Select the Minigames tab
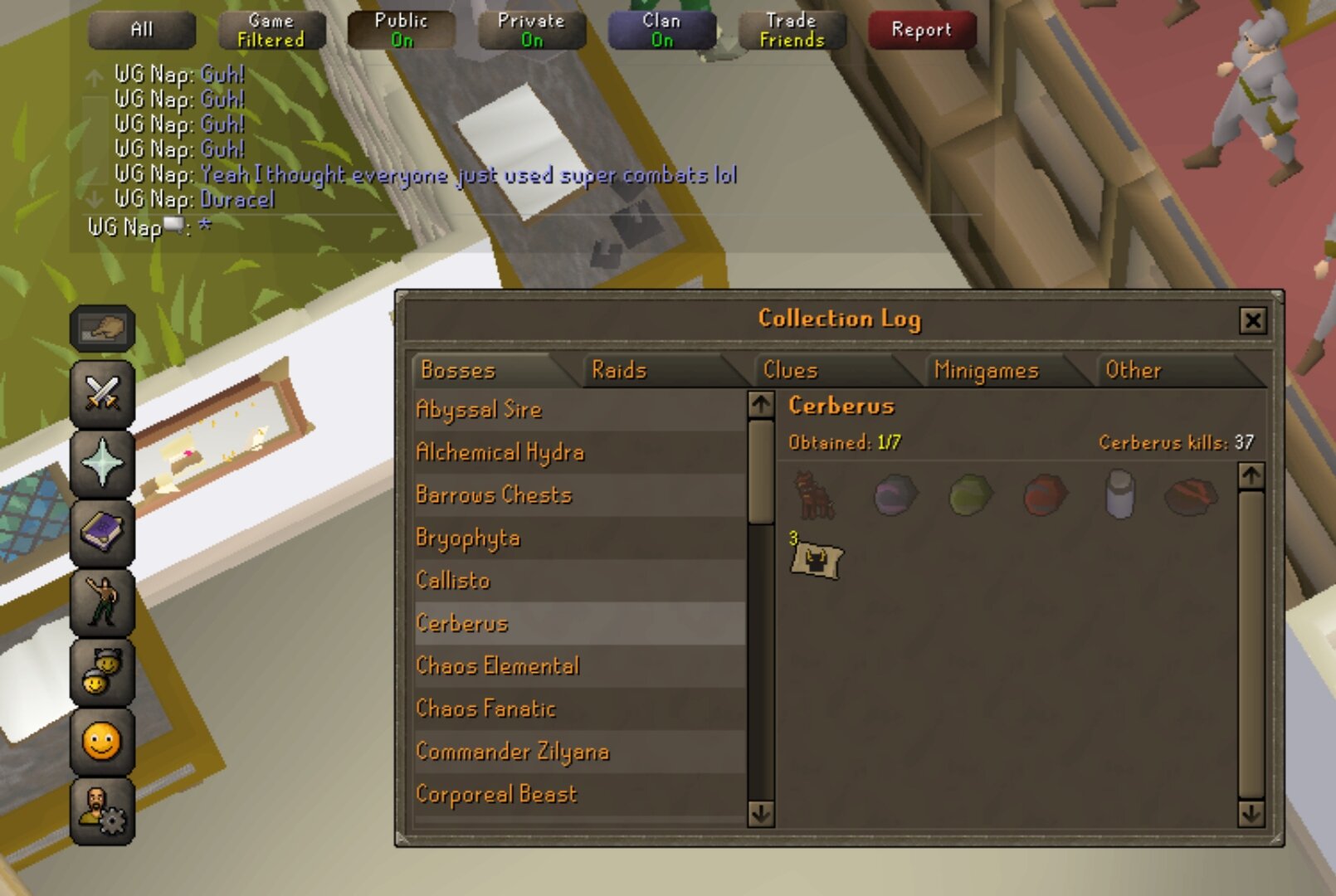This screenshot has height=896, width=1336. [x=986, y=370]
